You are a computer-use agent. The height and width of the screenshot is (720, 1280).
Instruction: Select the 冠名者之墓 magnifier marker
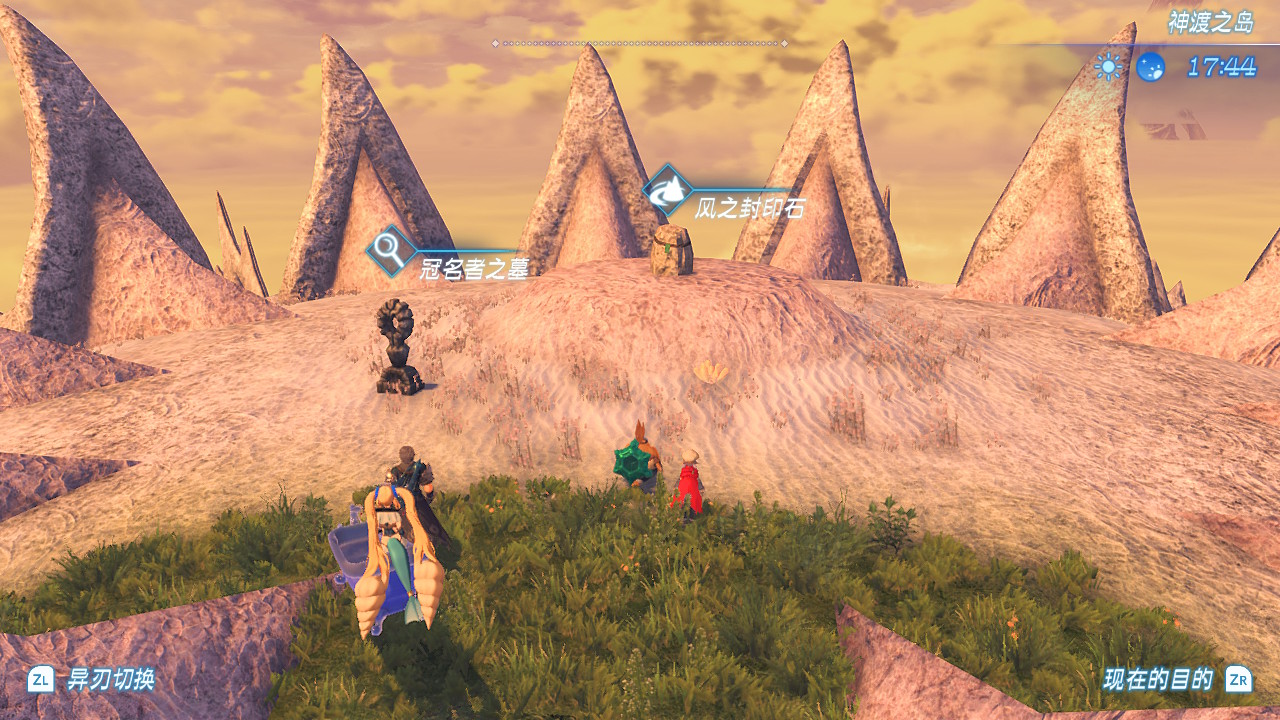[x=391, y=252]
